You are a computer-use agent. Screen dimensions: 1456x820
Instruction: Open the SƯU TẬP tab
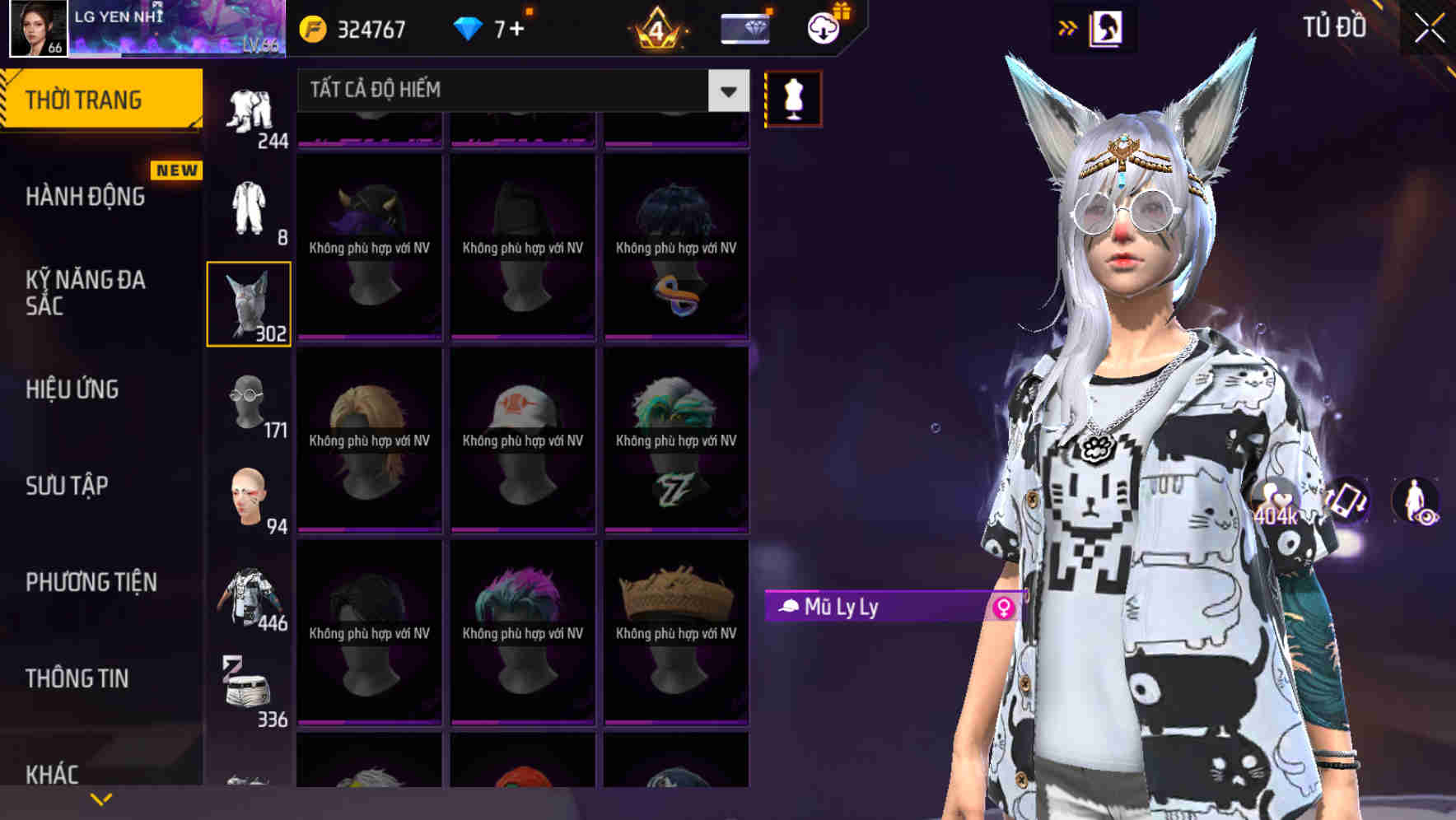66,486
